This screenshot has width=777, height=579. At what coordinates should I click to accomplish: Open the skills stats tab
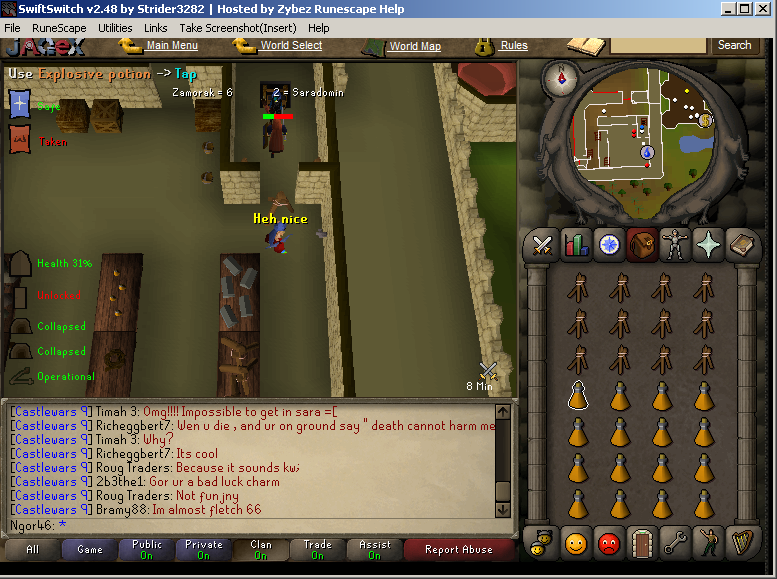575,244
